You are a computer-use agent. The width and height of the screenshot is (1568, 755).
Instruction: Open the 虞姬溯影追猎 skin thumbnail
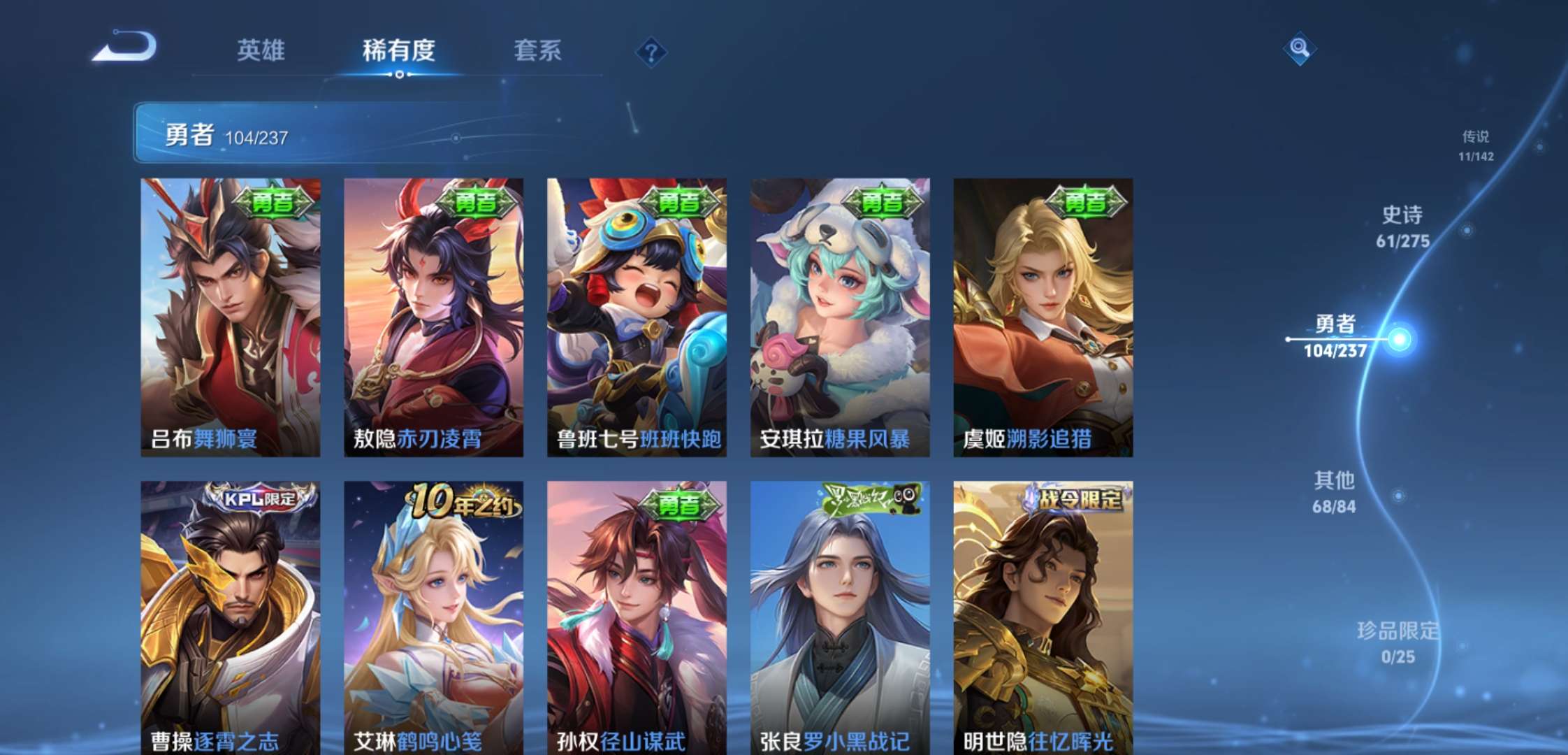tap(1044, 308)
